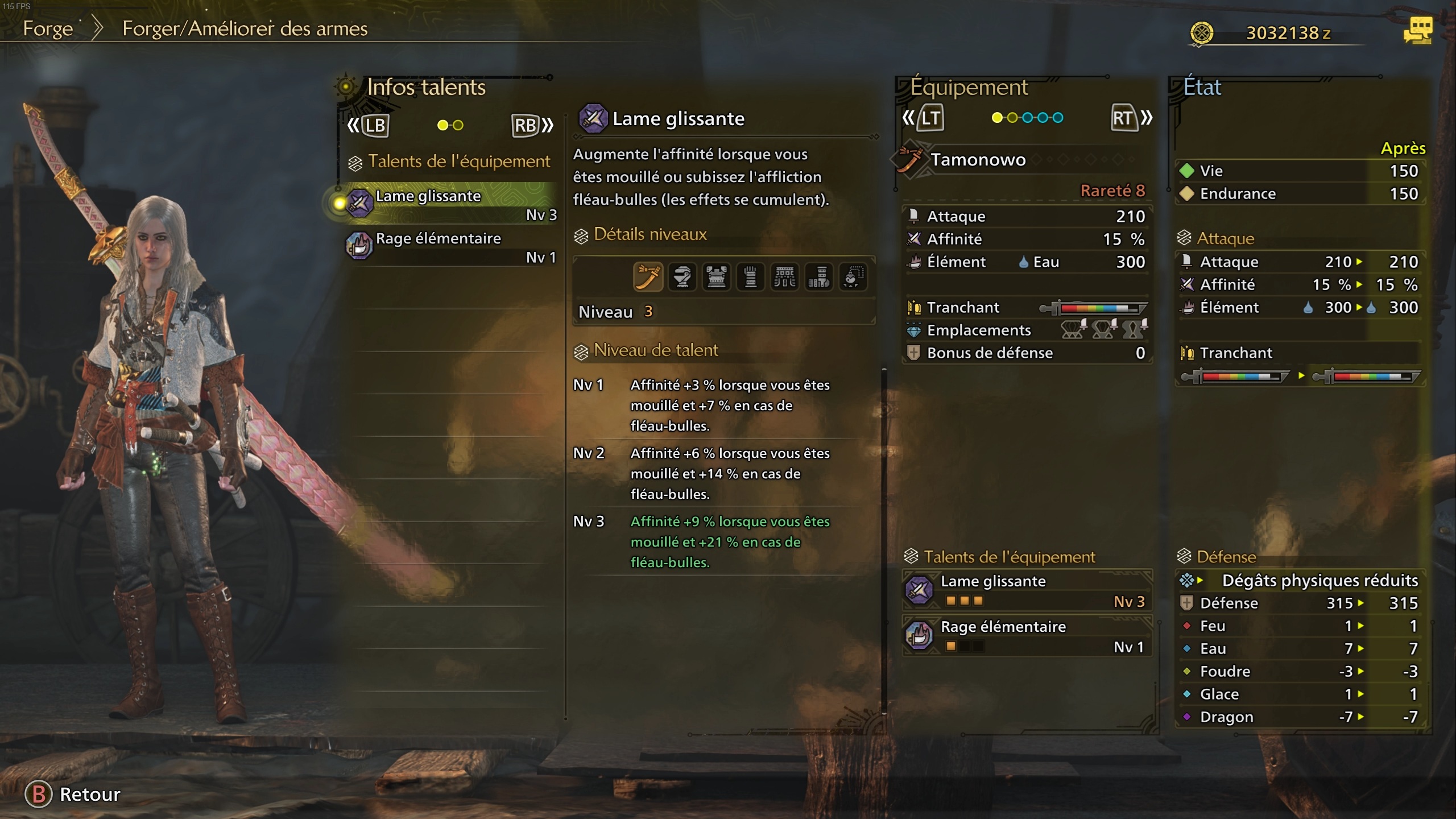
Task: Select the gauntlets icon in Détails niveaux
Action: (x=751, y=277)
